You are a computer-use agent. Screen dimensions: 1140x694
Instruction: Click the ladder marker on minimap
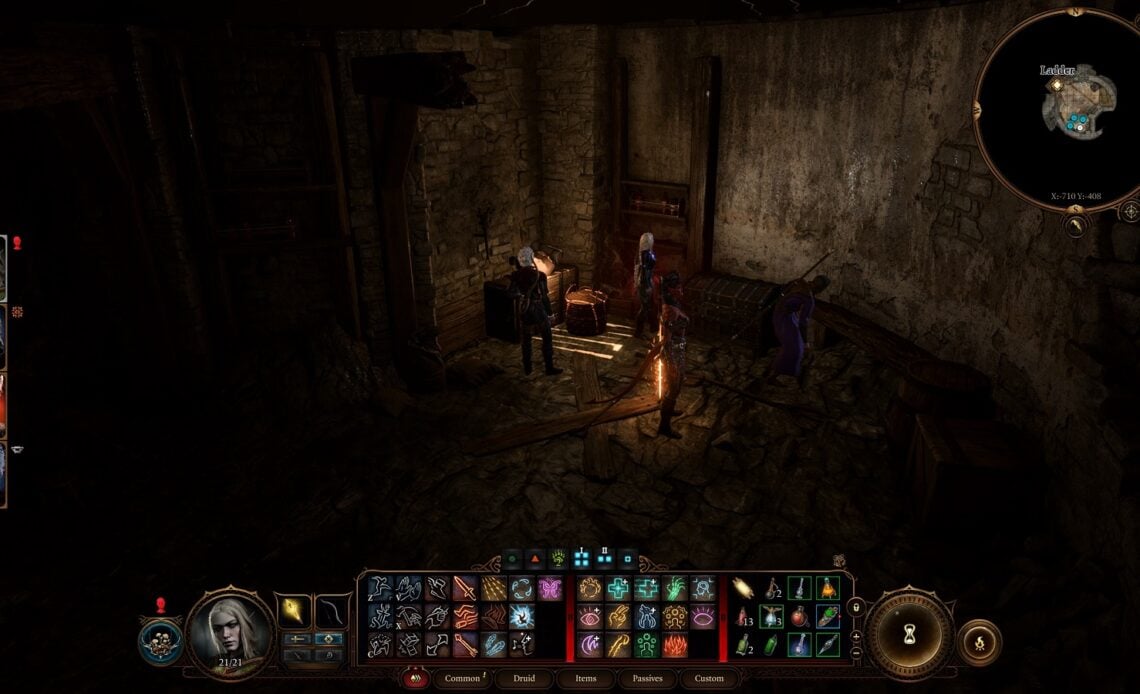[1056, 86]
